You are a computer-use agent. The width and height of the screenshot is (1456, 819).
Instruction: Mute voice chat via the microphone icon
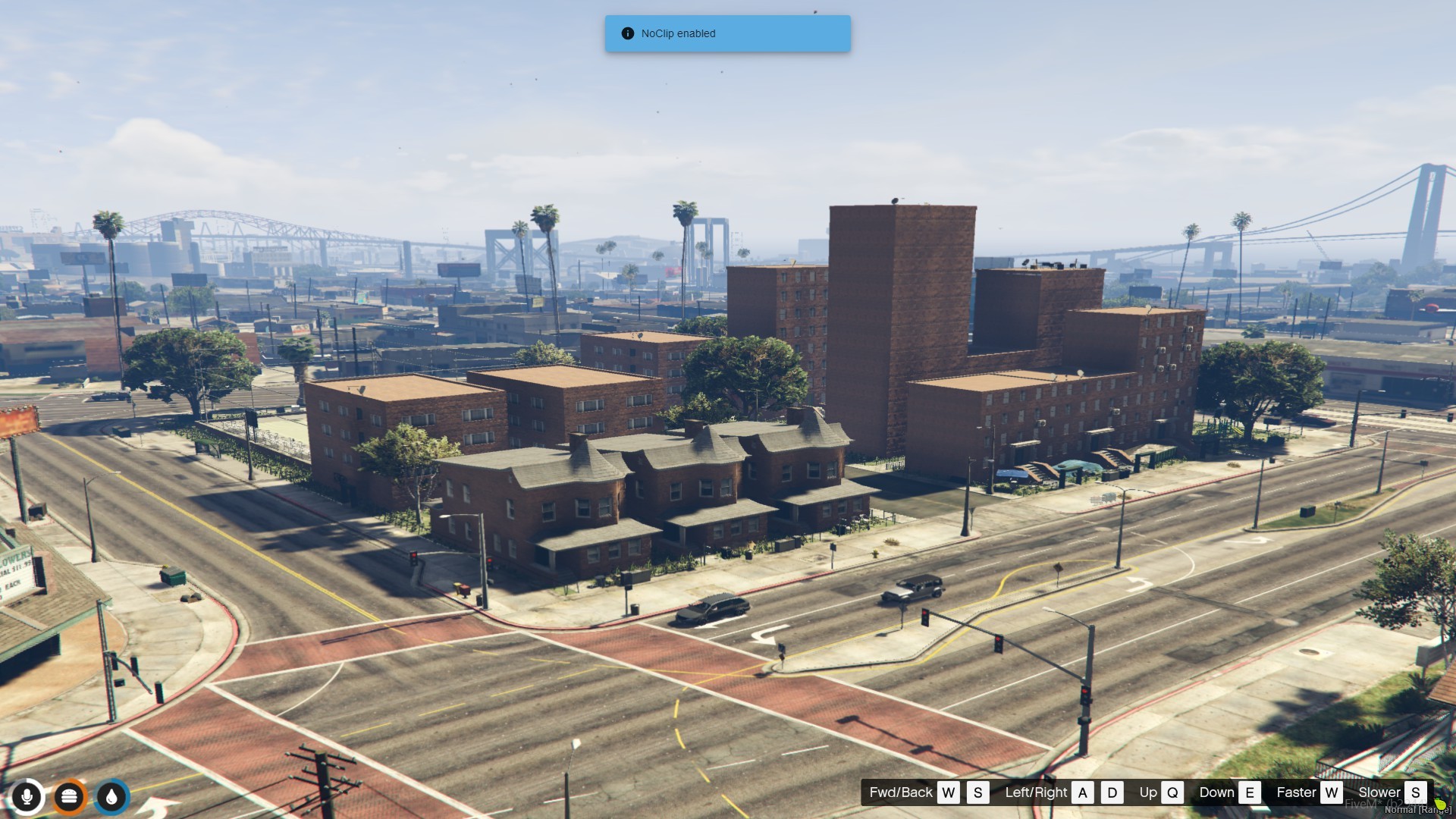coord(27,796)
